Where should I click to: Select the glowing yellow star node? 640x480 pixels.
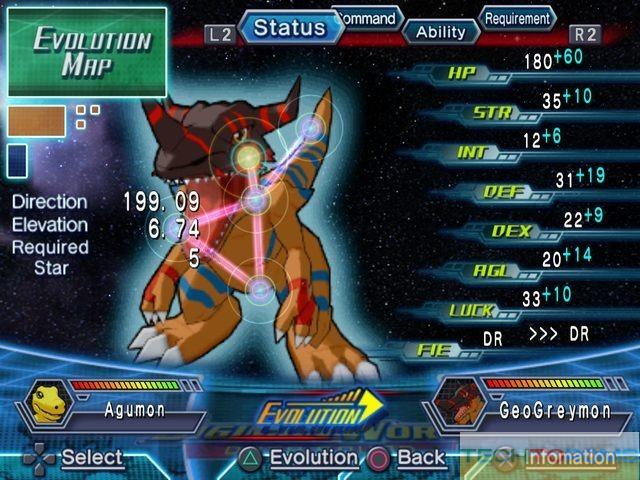[x=248, y=154]
